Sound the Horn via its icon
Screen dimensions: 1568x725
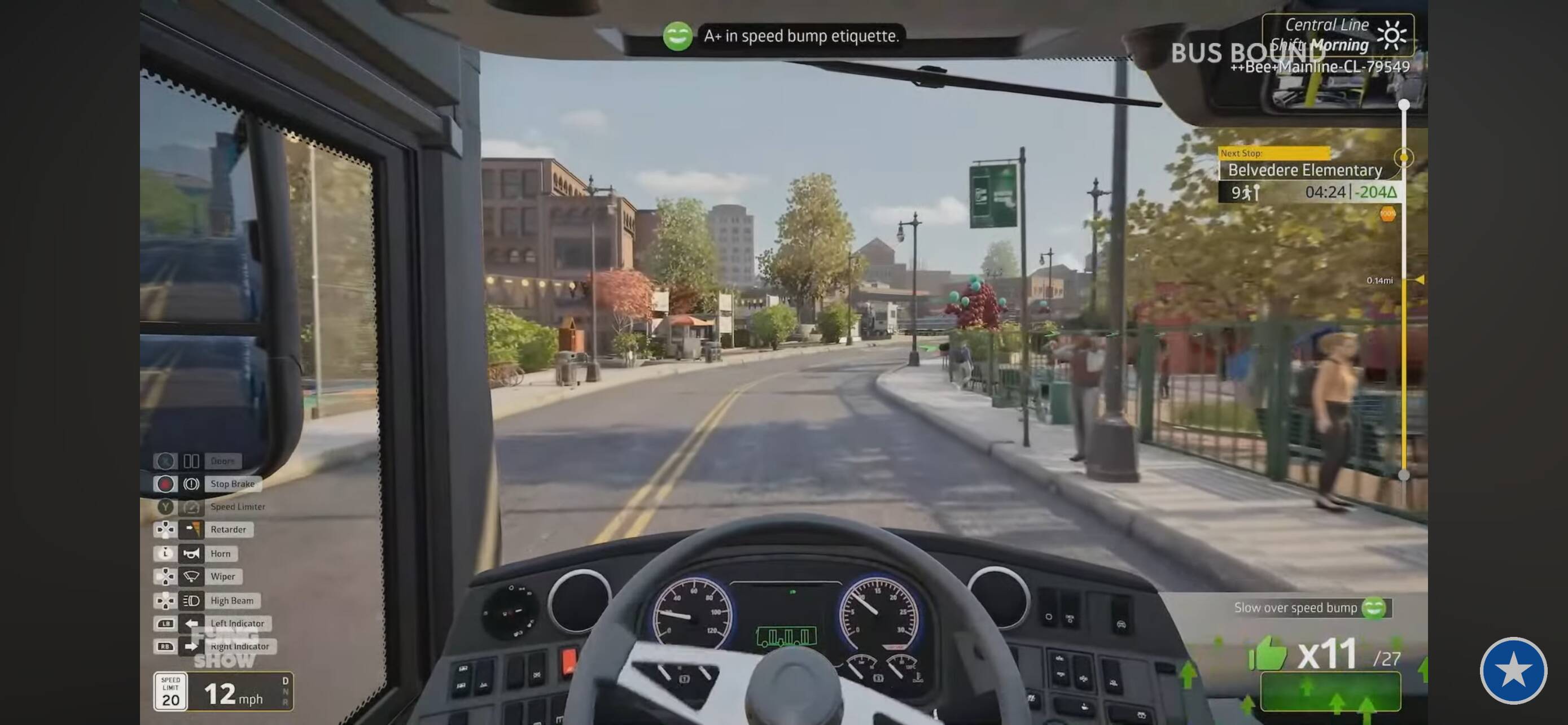(x=191, y=553)
